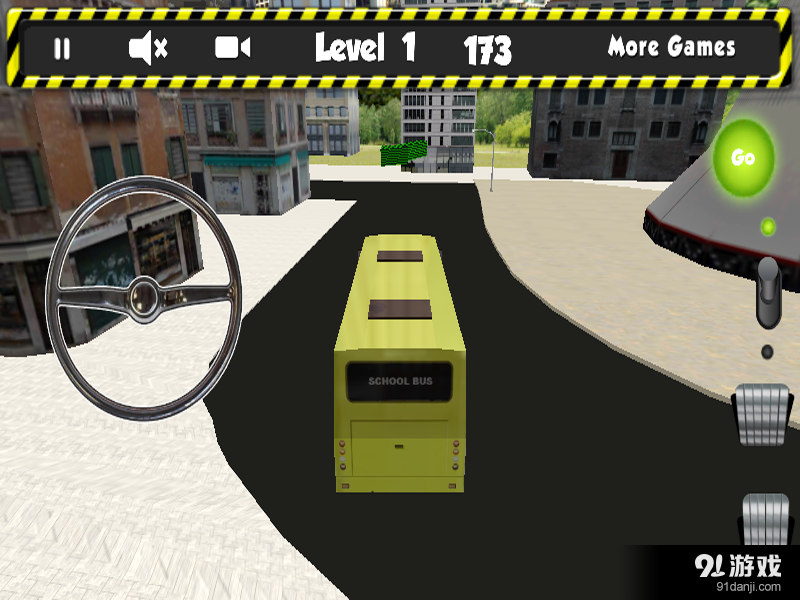Step on the upper brake pedal
800x600 pixels.
pos(765,414)
